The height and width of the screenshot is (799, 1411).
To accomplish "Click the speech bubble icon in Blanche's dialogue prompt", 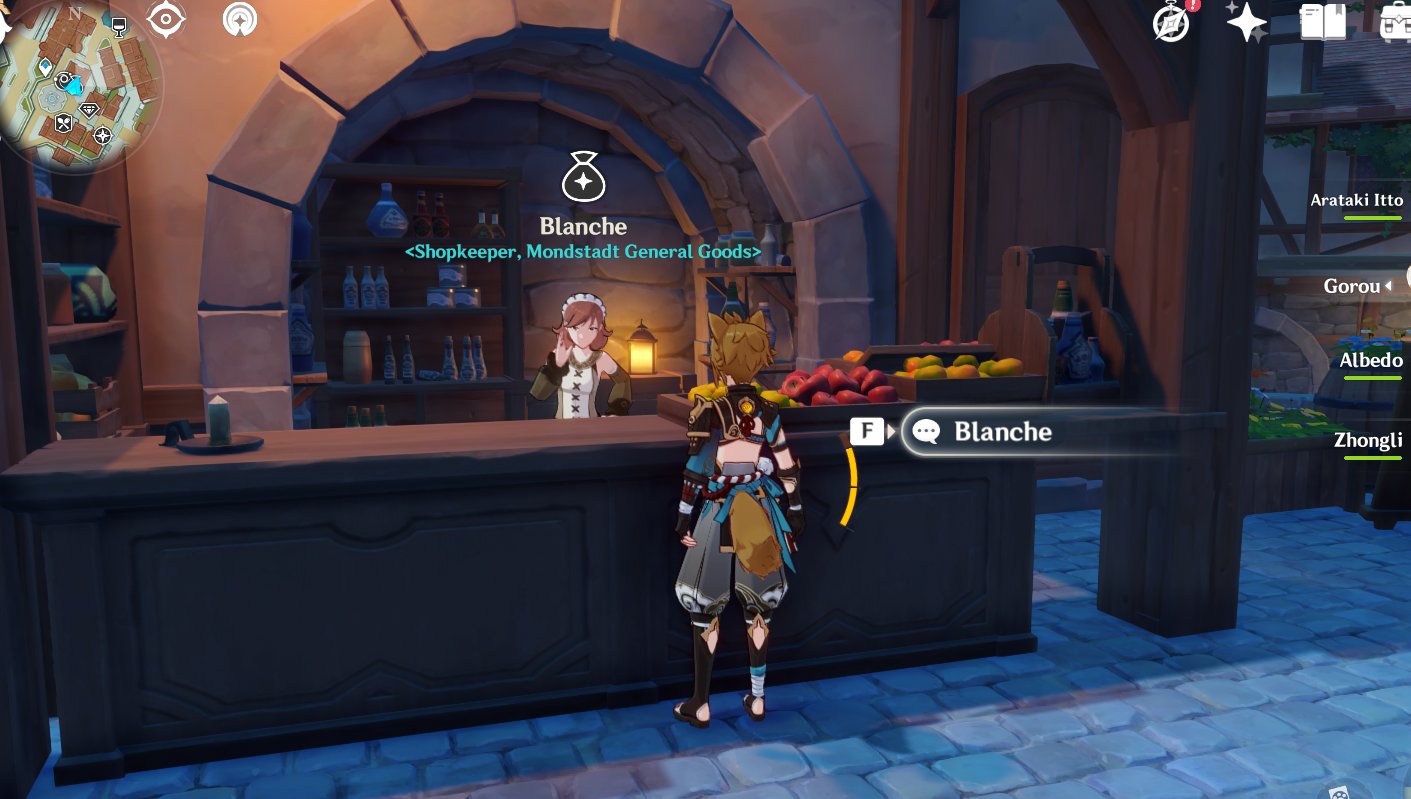I will click(x=926, y=431).
